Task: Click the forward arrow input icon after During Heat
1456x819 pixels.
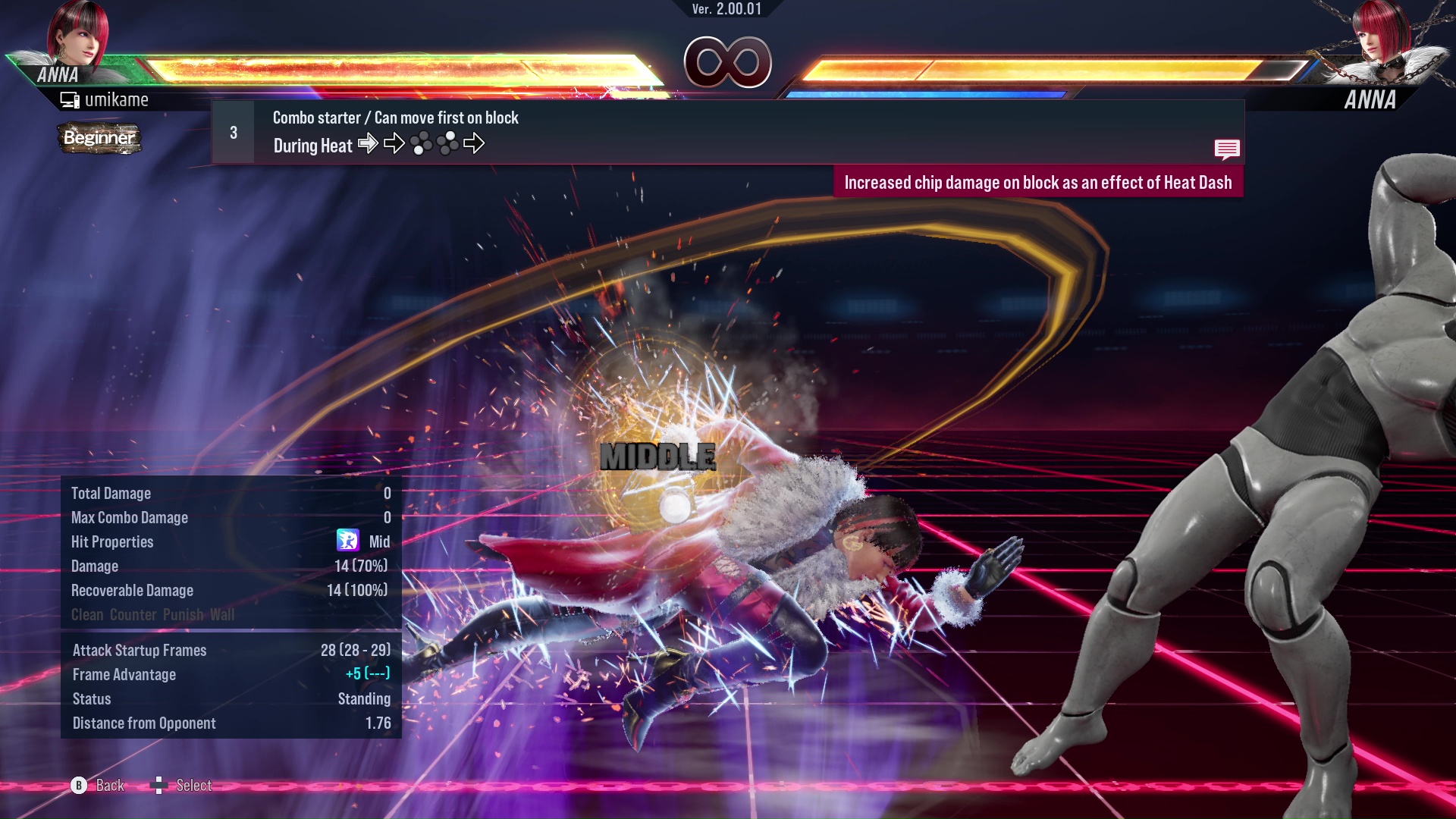Action: coord(369,144)
